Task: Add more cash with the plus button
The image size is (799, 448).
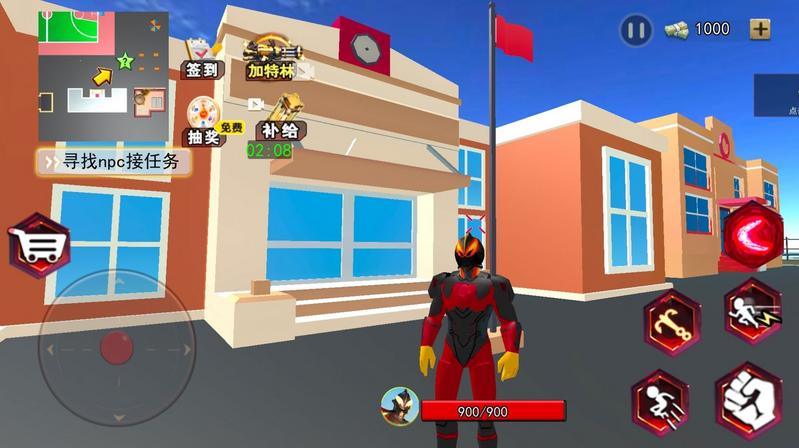Action: (x=760, y=29)
